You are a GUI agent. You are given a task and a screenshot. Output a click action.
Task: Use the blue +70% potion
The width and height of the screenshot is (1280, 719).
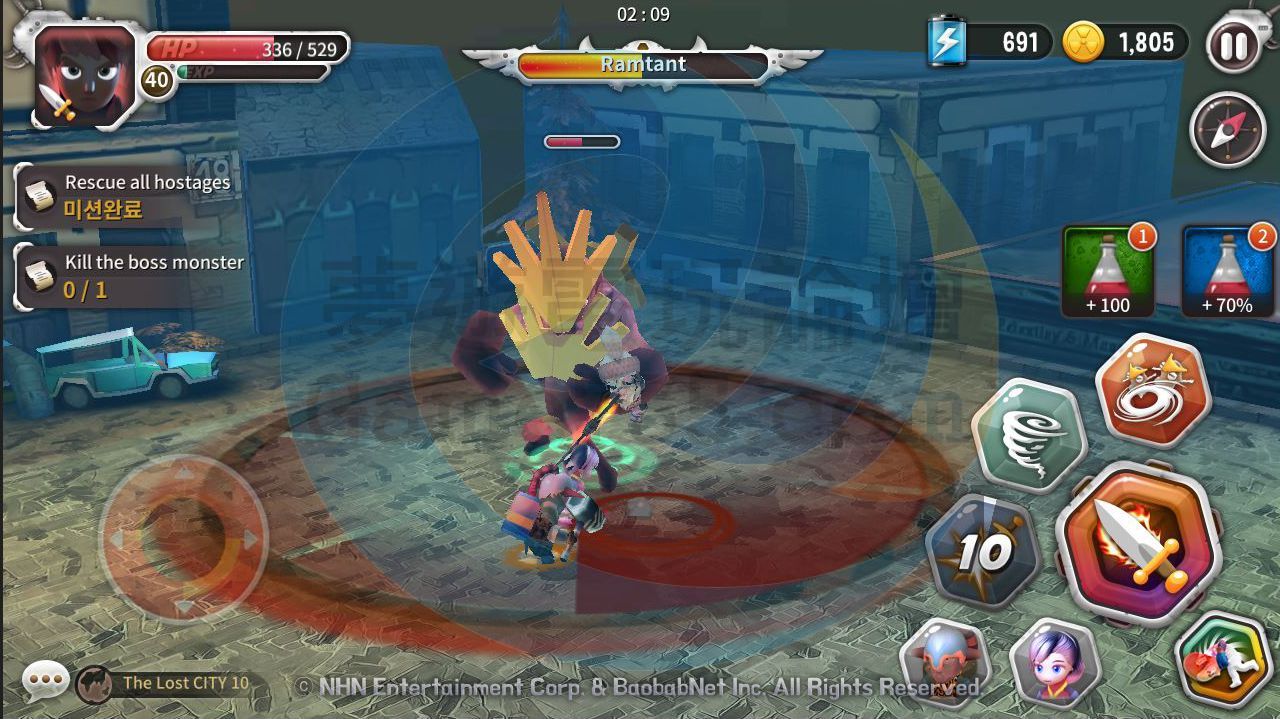[1228, 271]
